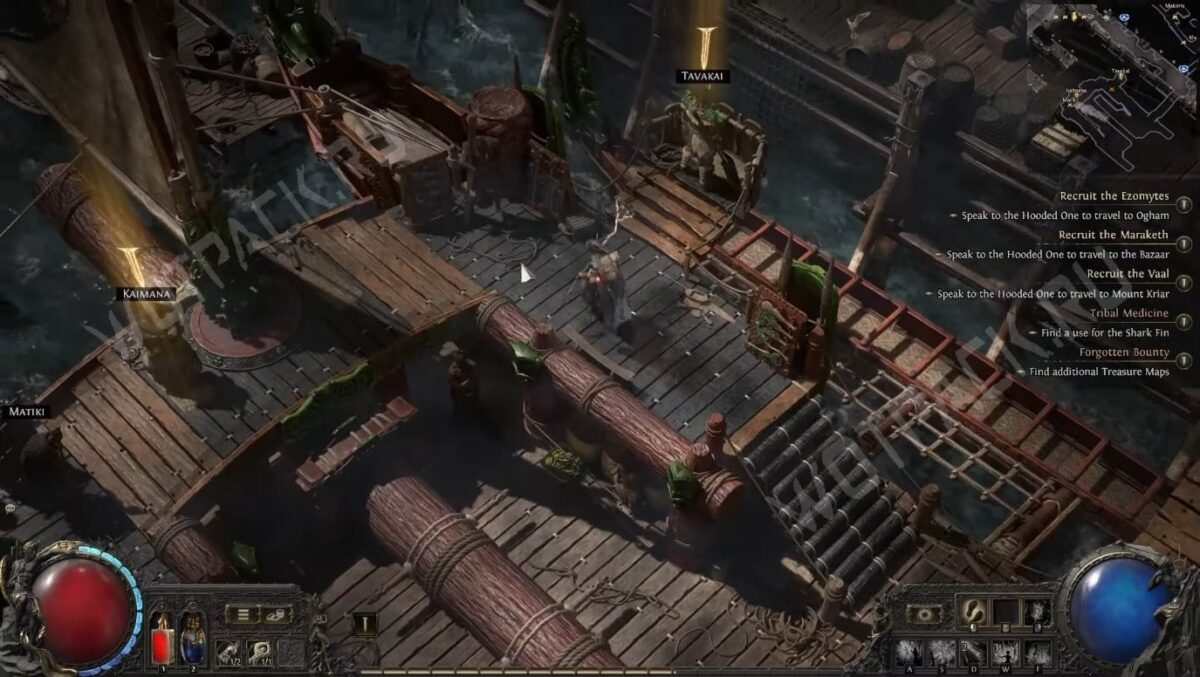Open the three-line menu button
1200x677 pixels.
tap(241, 614)
